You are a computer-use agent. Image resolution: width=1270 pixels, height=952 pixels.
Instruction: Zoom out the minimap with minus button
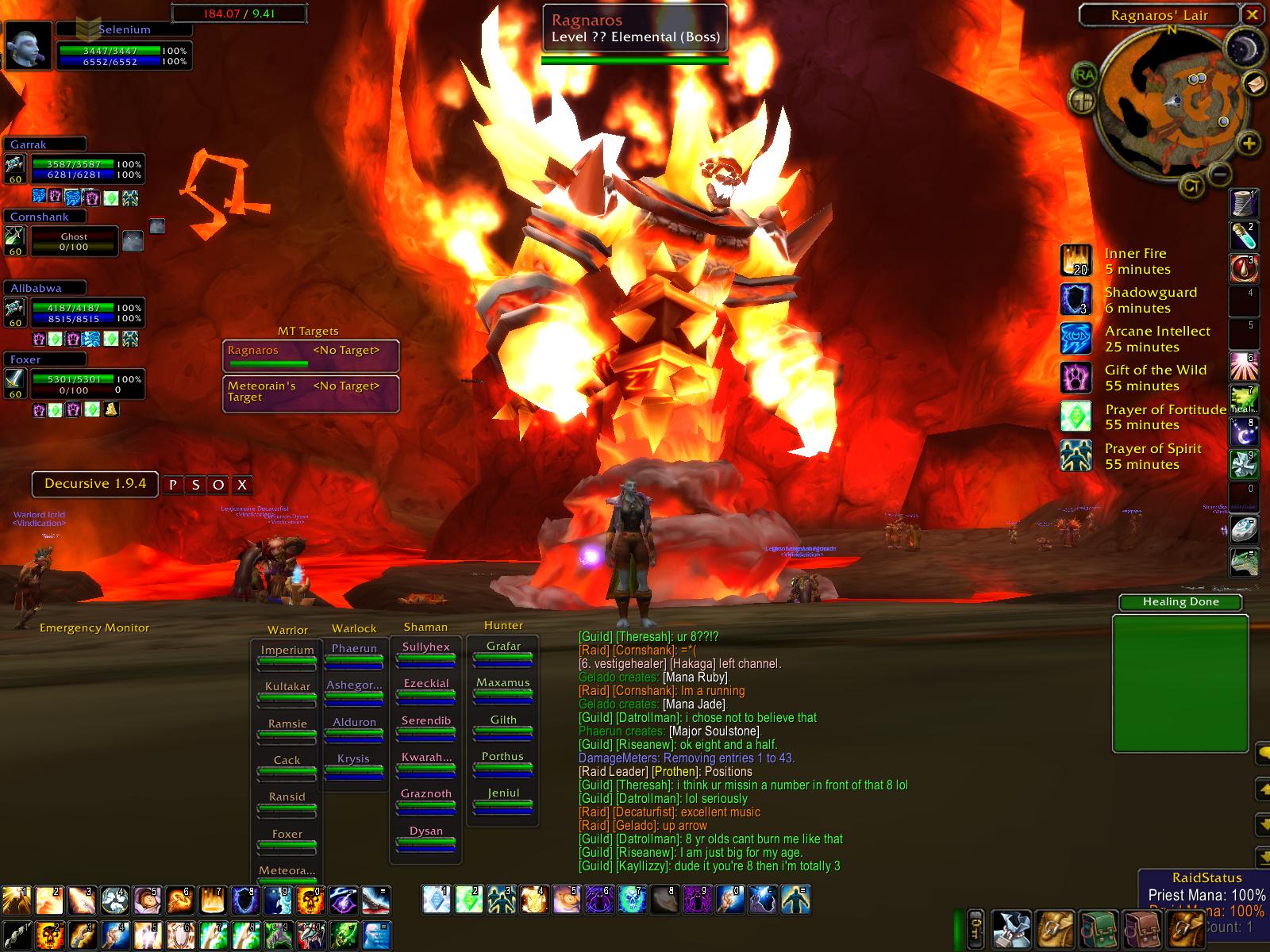point(1221,174)
